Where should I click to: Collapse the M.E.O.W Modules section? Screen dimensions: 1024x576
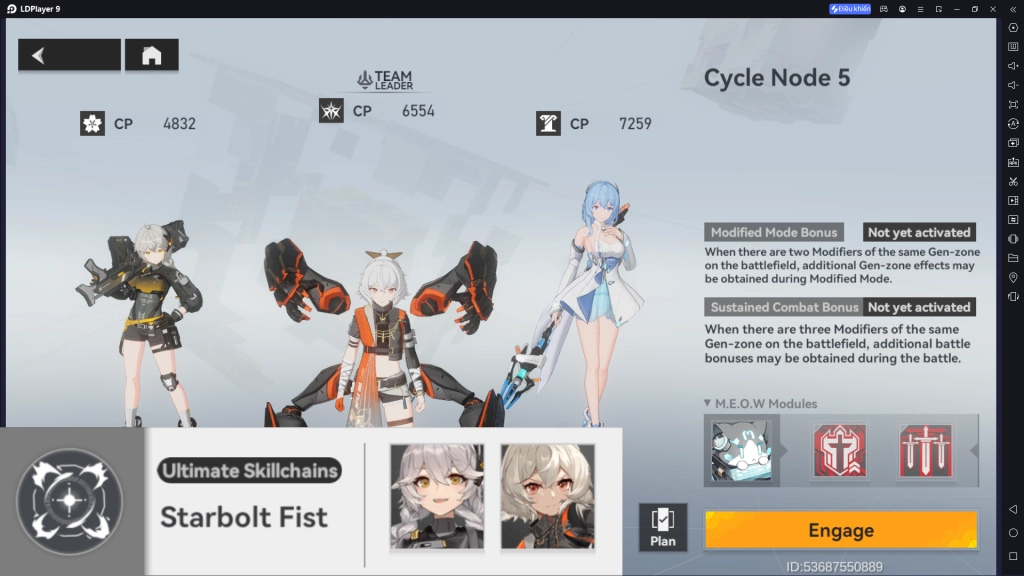coord(709,404)
